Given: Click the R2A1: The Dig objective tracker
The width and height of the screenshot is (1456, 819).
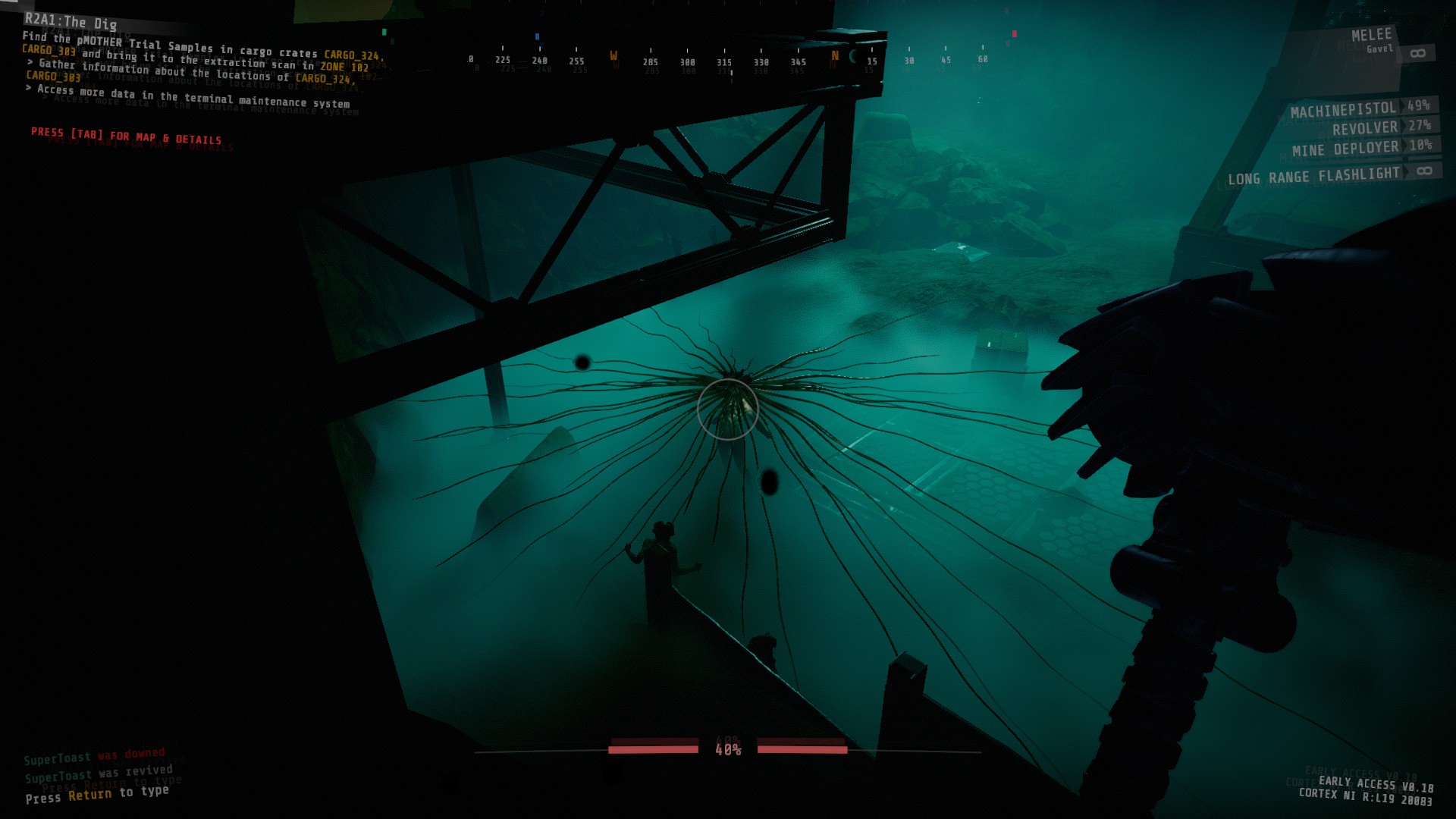Looking at the screenshot, I should [x=71, y=21].
